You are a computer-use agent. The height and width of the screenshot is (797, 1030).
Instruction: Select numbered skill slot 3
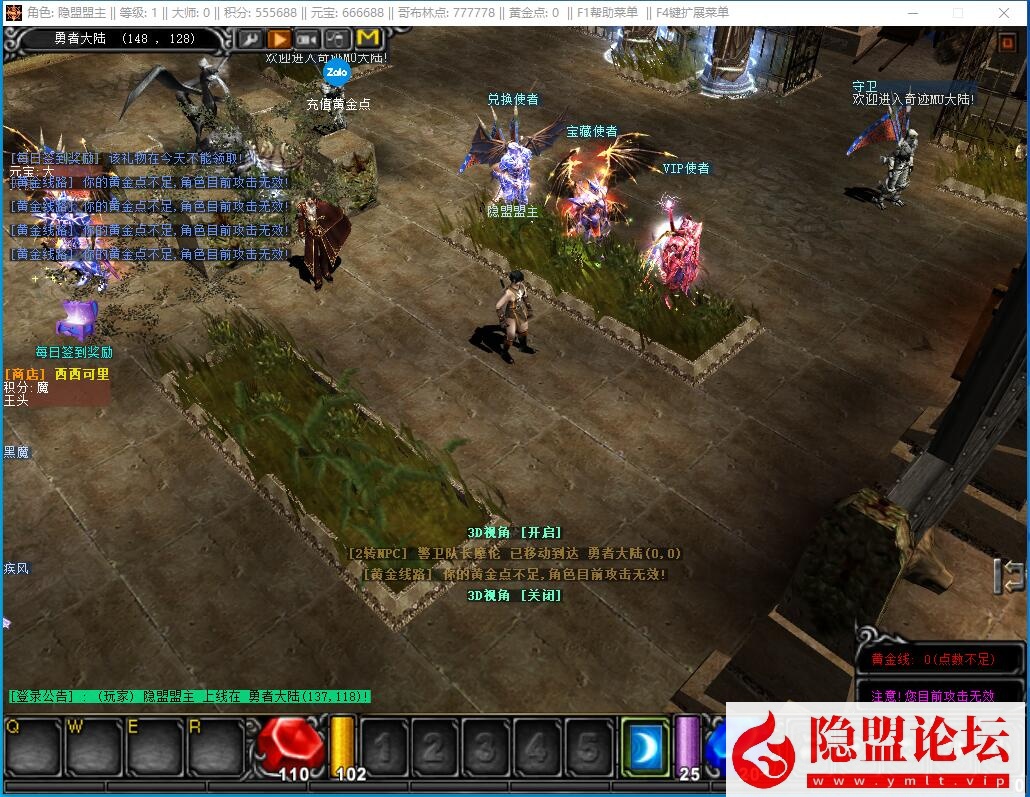[486, 747]
